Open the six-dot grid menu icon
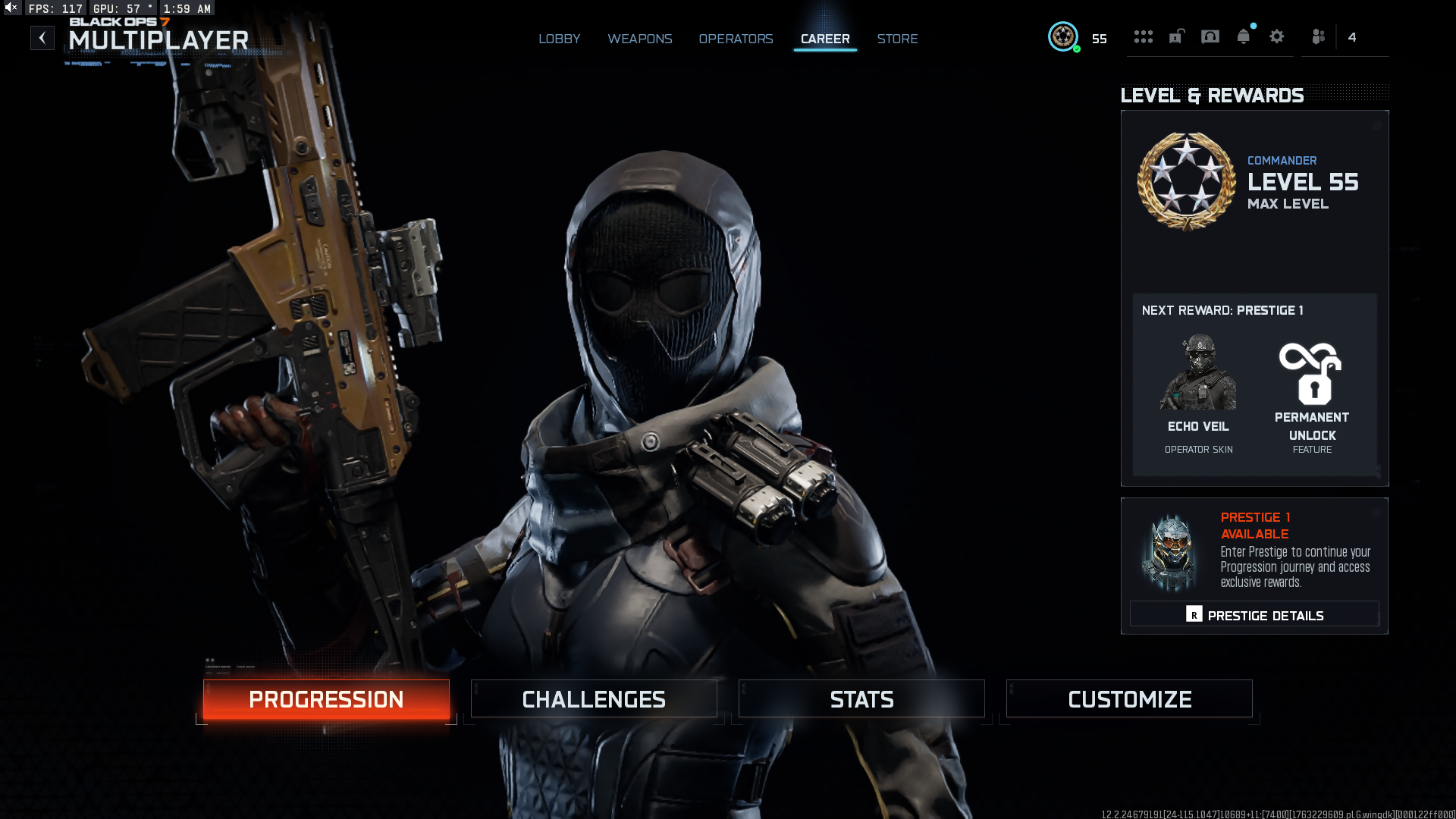 [x=1143, y=36]
